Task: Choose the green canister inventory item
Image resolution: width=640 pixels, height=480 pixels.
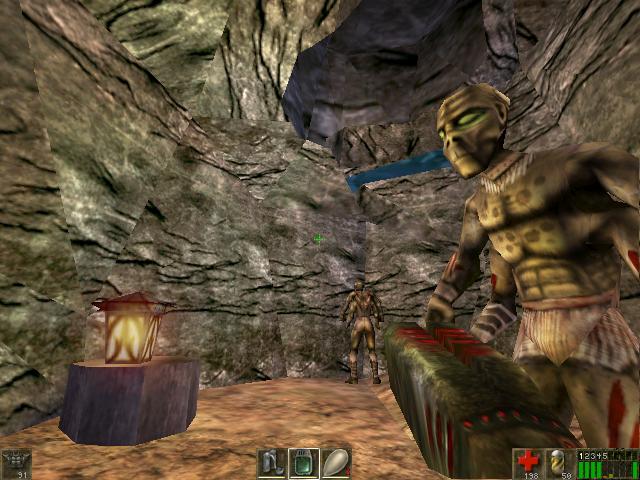Action: 303,463
